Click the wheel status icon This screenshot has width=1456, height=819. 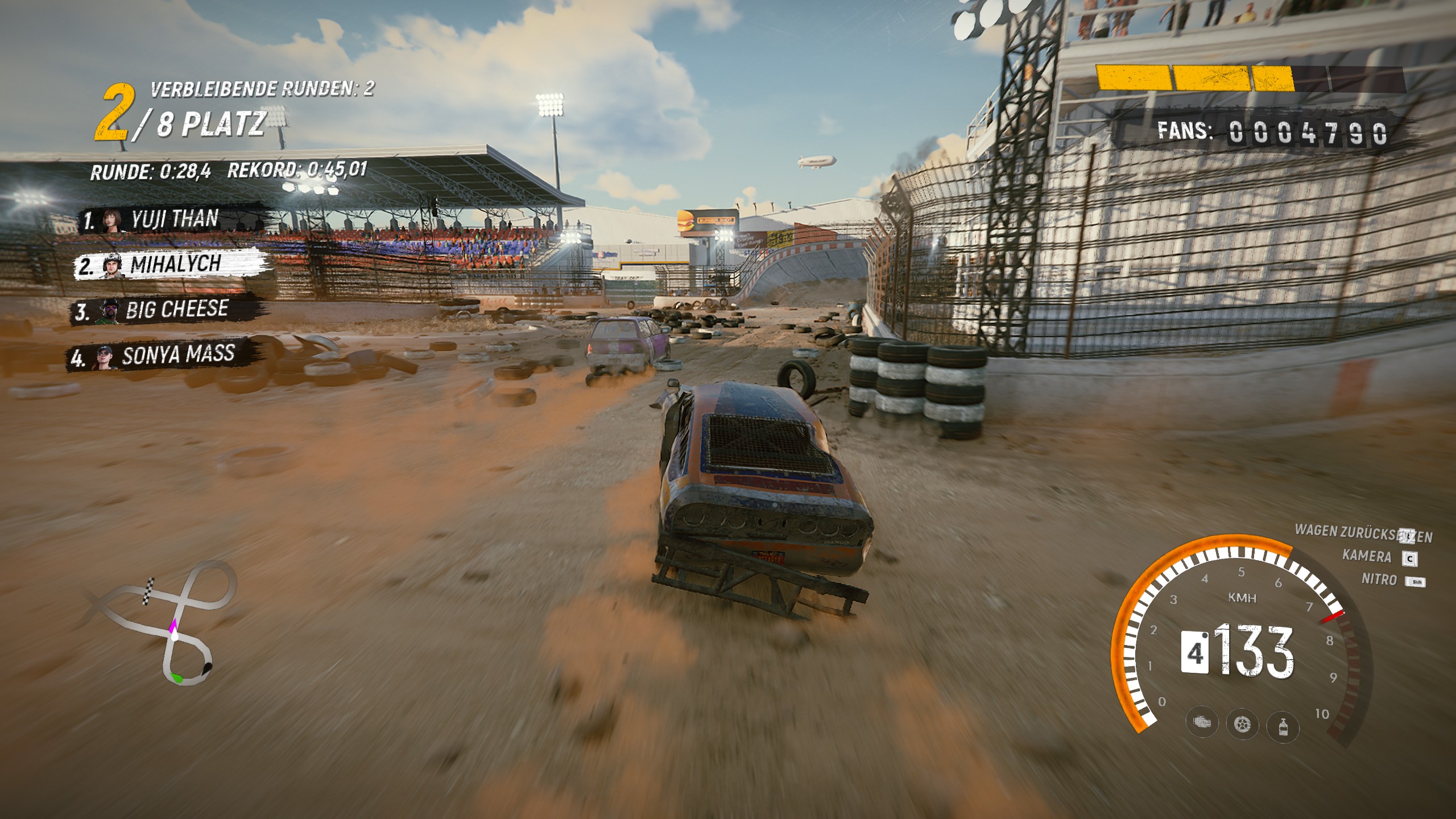[x=1242, y=725]
